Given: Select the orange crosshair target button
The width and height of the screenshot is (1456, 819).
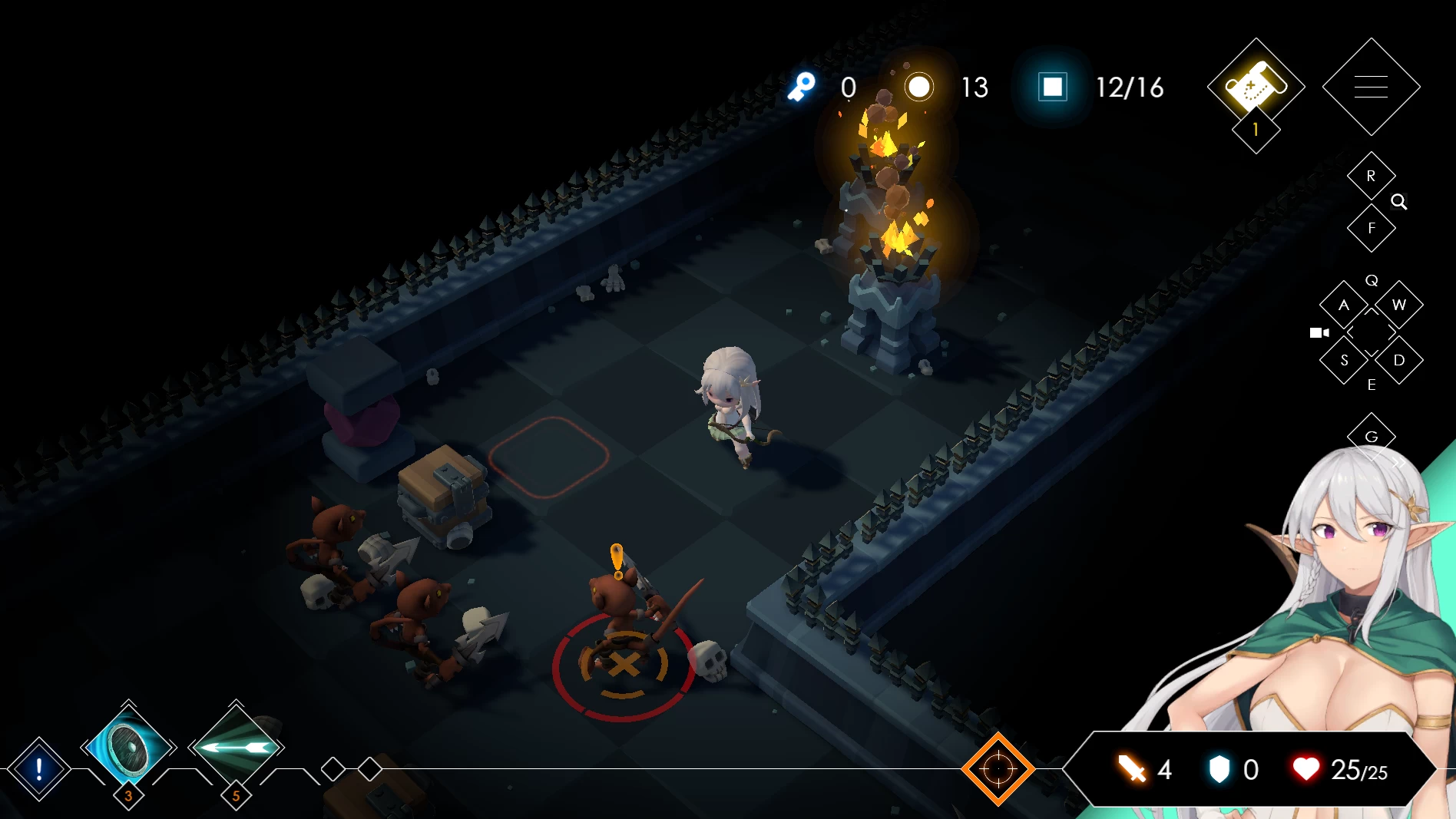Looking at the screenshot, I should [998, 768].
